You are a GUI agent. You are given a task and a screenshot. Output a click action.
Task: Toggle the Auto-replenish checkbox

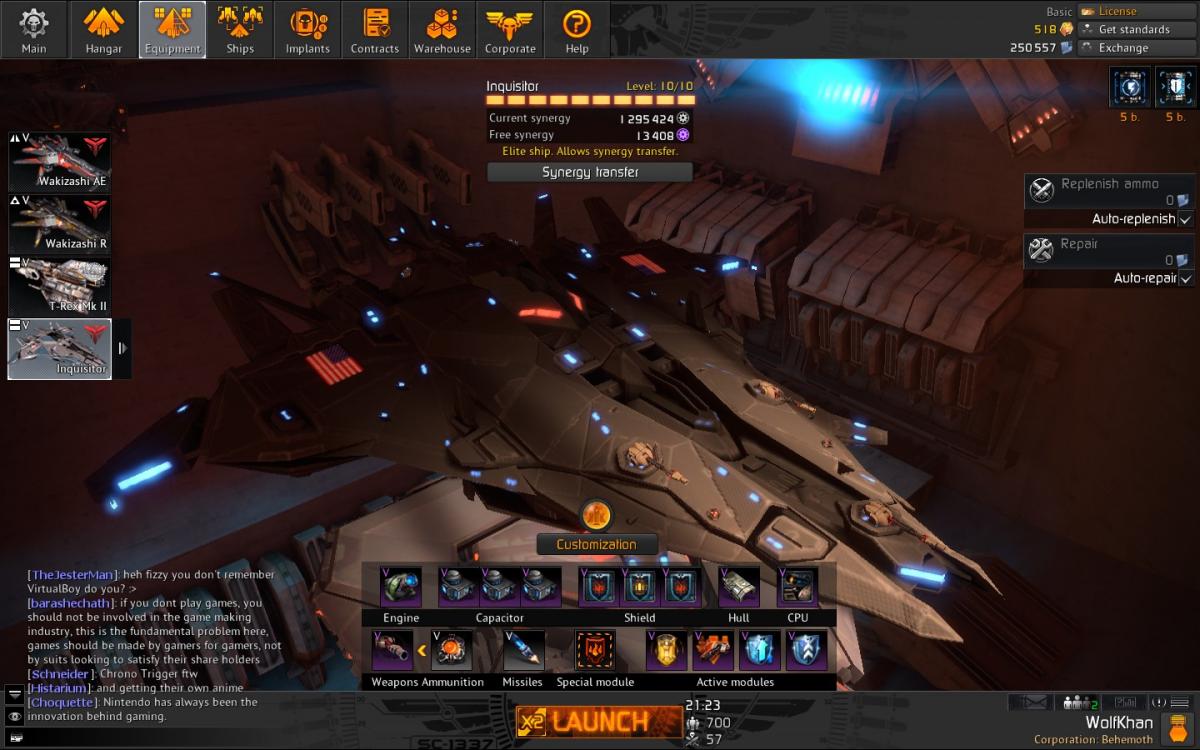(x=1185, y=219)
